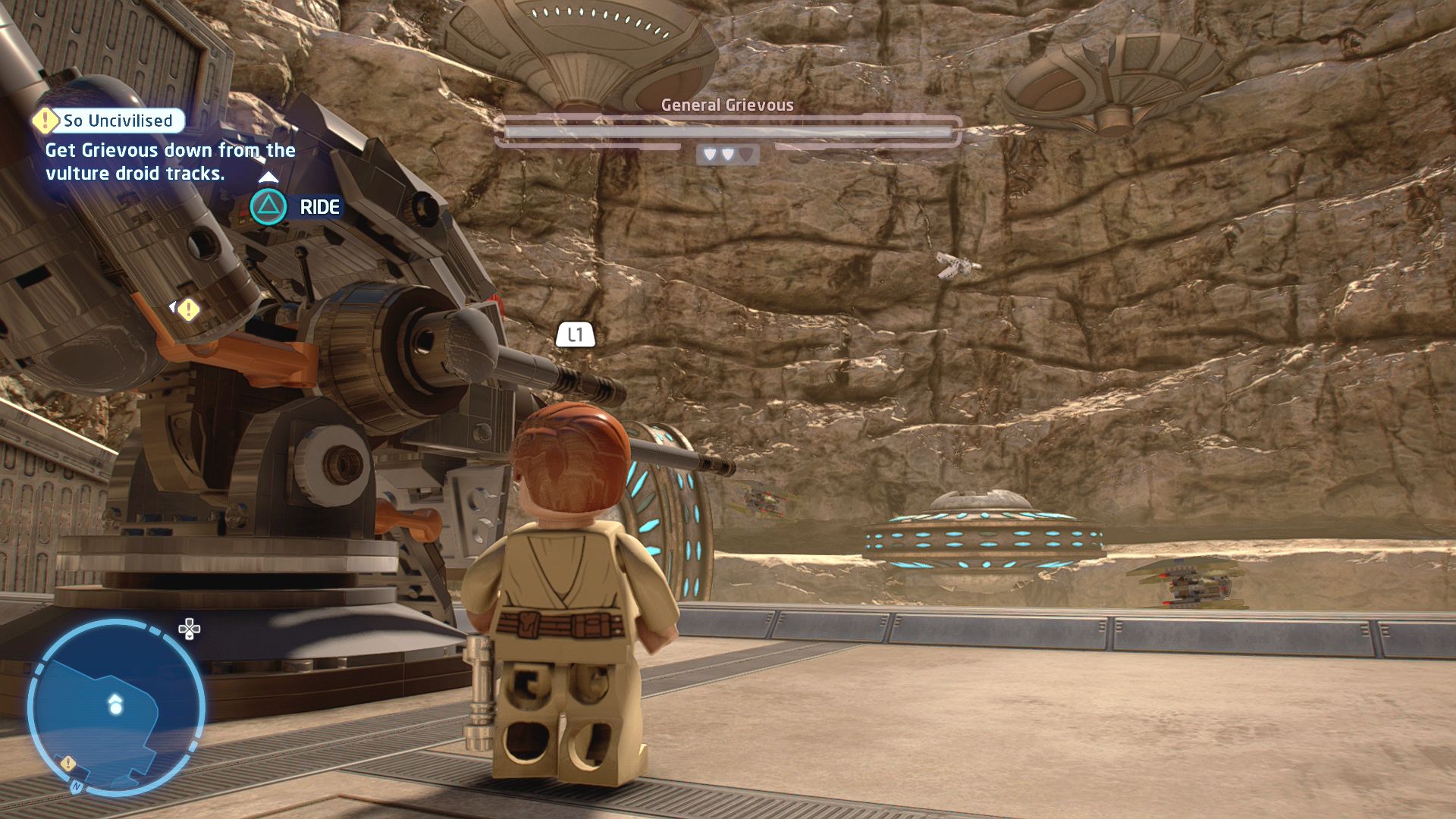Select the player arrow on the minimap

[115, 704]
